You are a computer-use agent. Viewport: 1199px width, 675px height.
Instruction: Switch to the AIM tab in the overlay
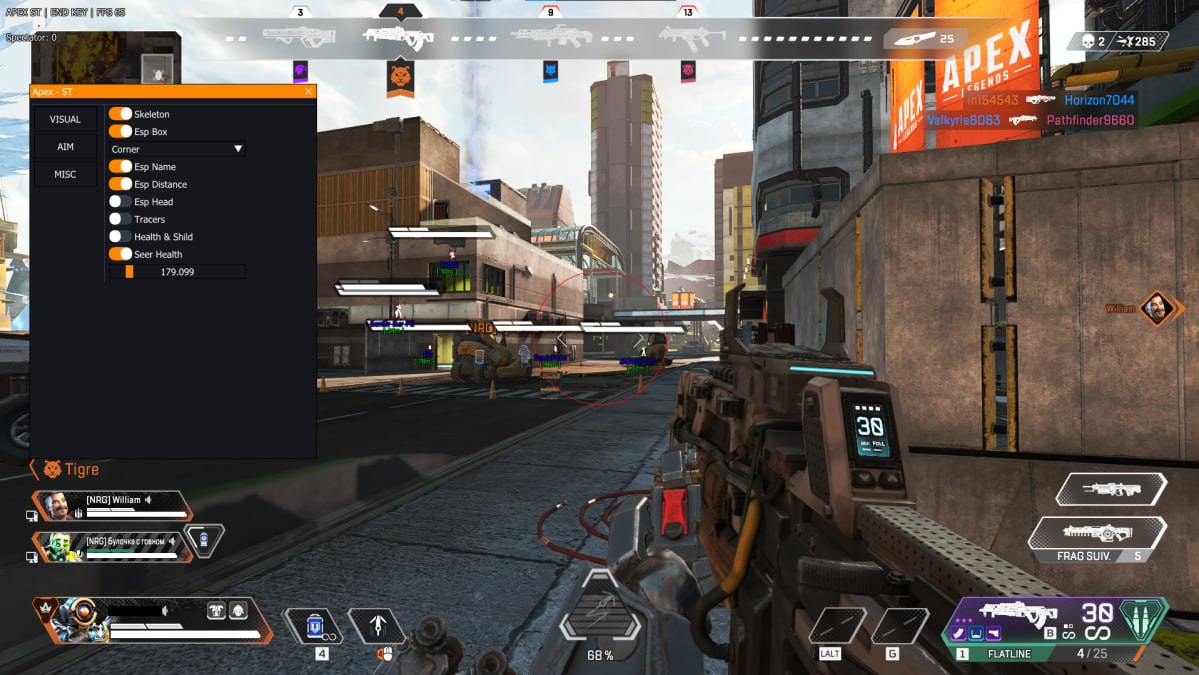(66, 147)
